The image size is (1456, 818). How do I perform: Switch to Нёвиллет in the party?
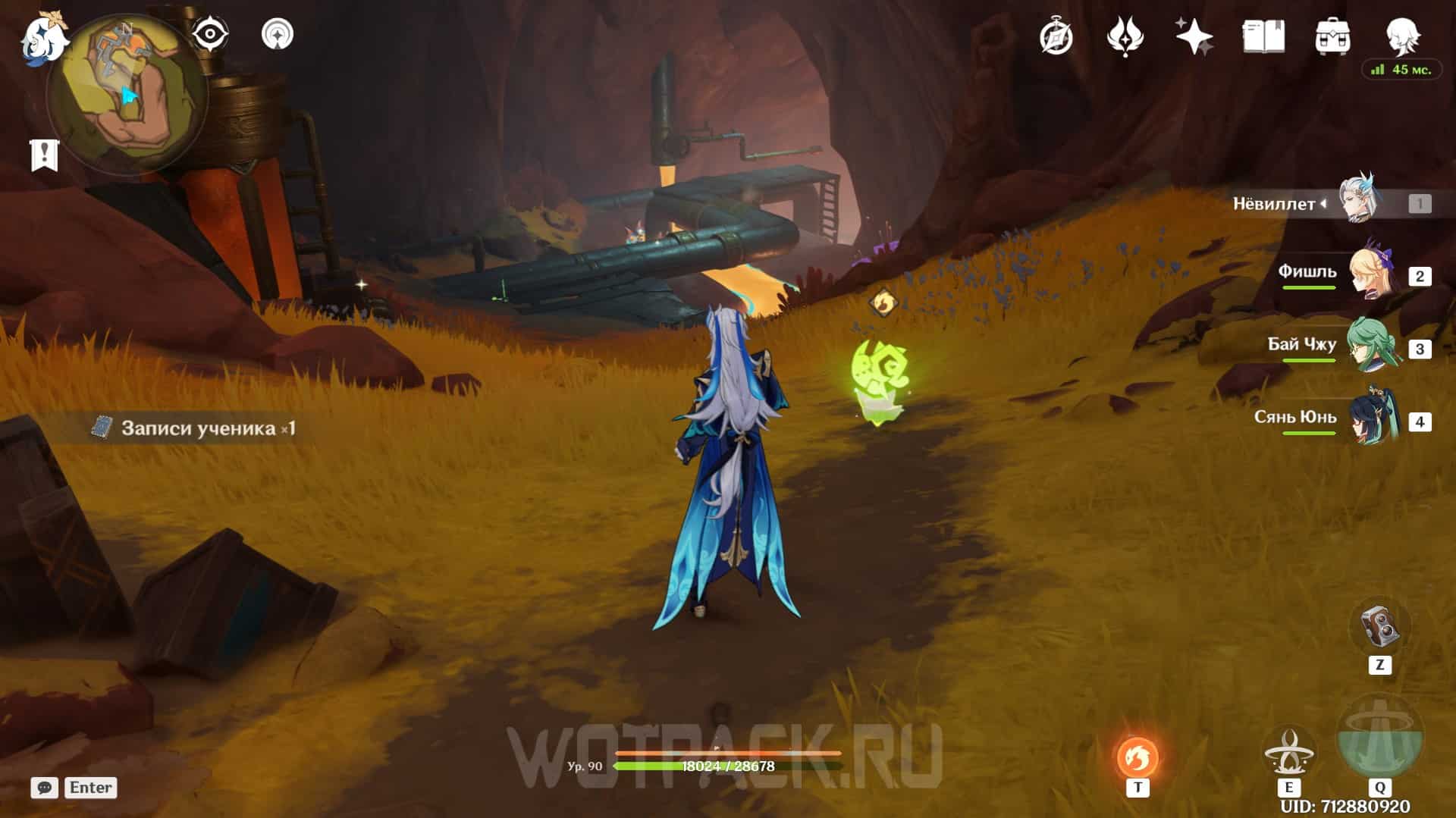1357,202
